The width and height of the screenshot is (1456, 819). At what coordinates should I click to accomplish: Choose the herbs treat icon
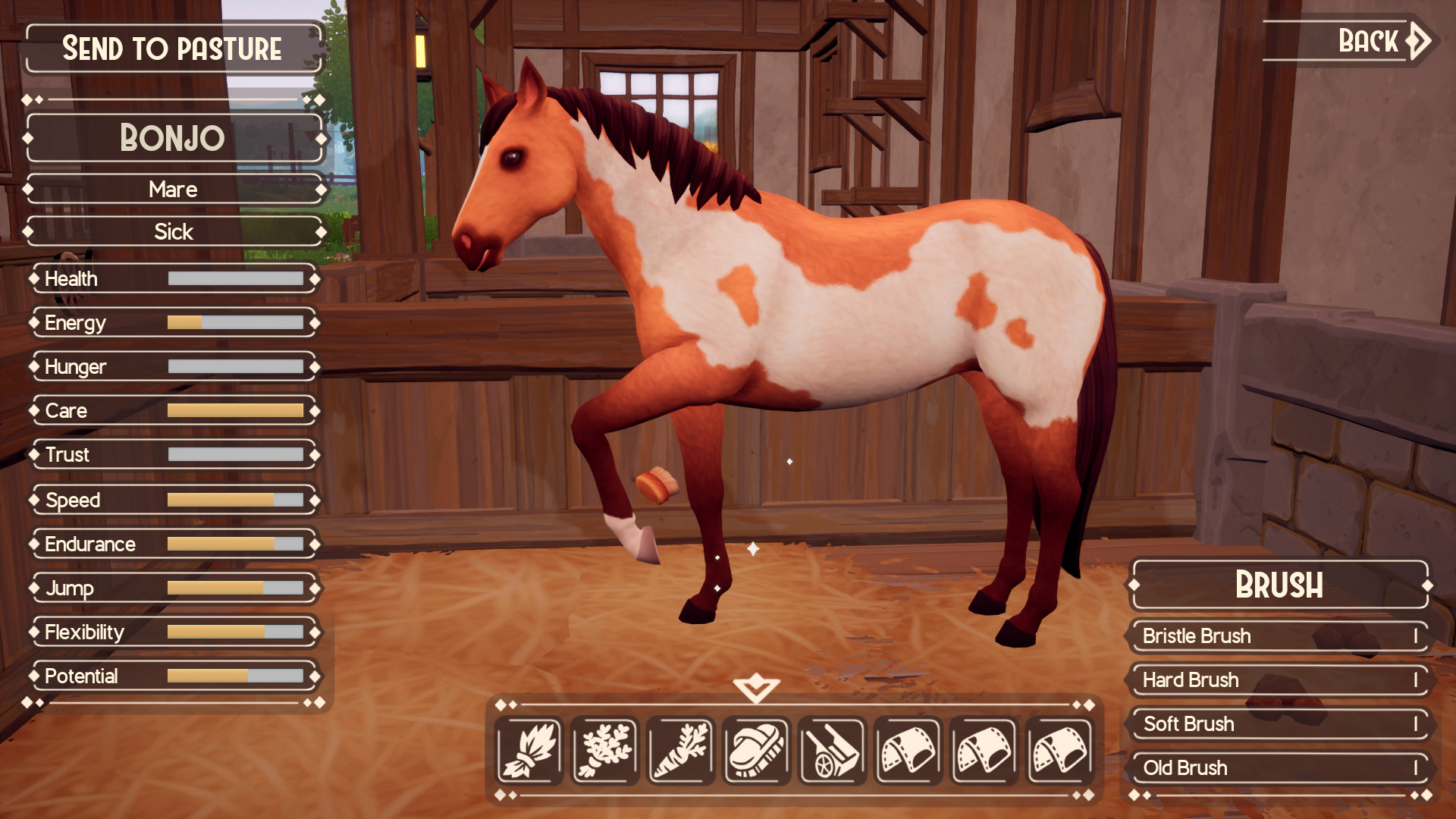pyautogui.click(x=604, y=750)
